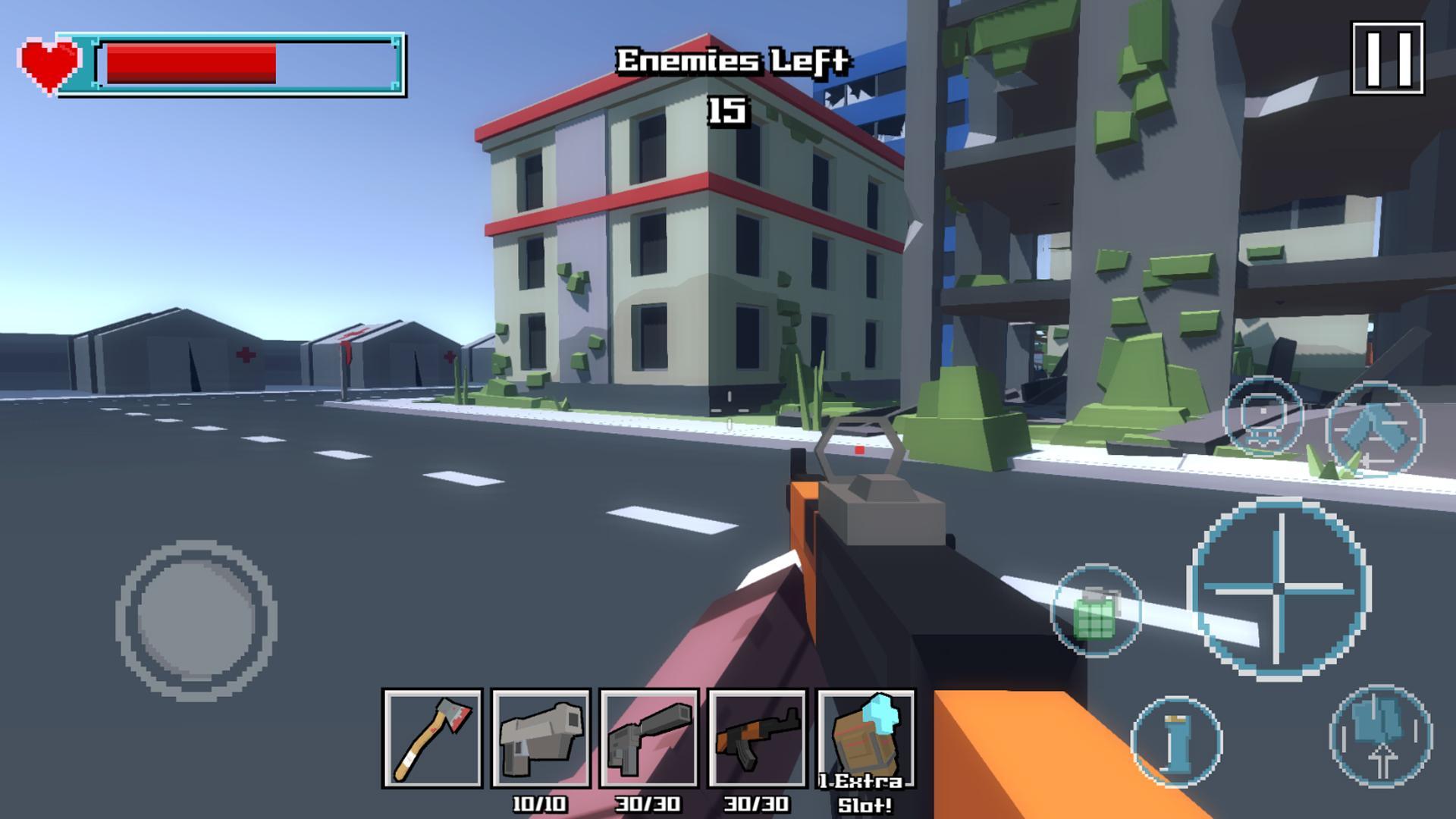Open the Extra Slot crate
This screenshot has height=819, width=1456.
coord(866,738)
